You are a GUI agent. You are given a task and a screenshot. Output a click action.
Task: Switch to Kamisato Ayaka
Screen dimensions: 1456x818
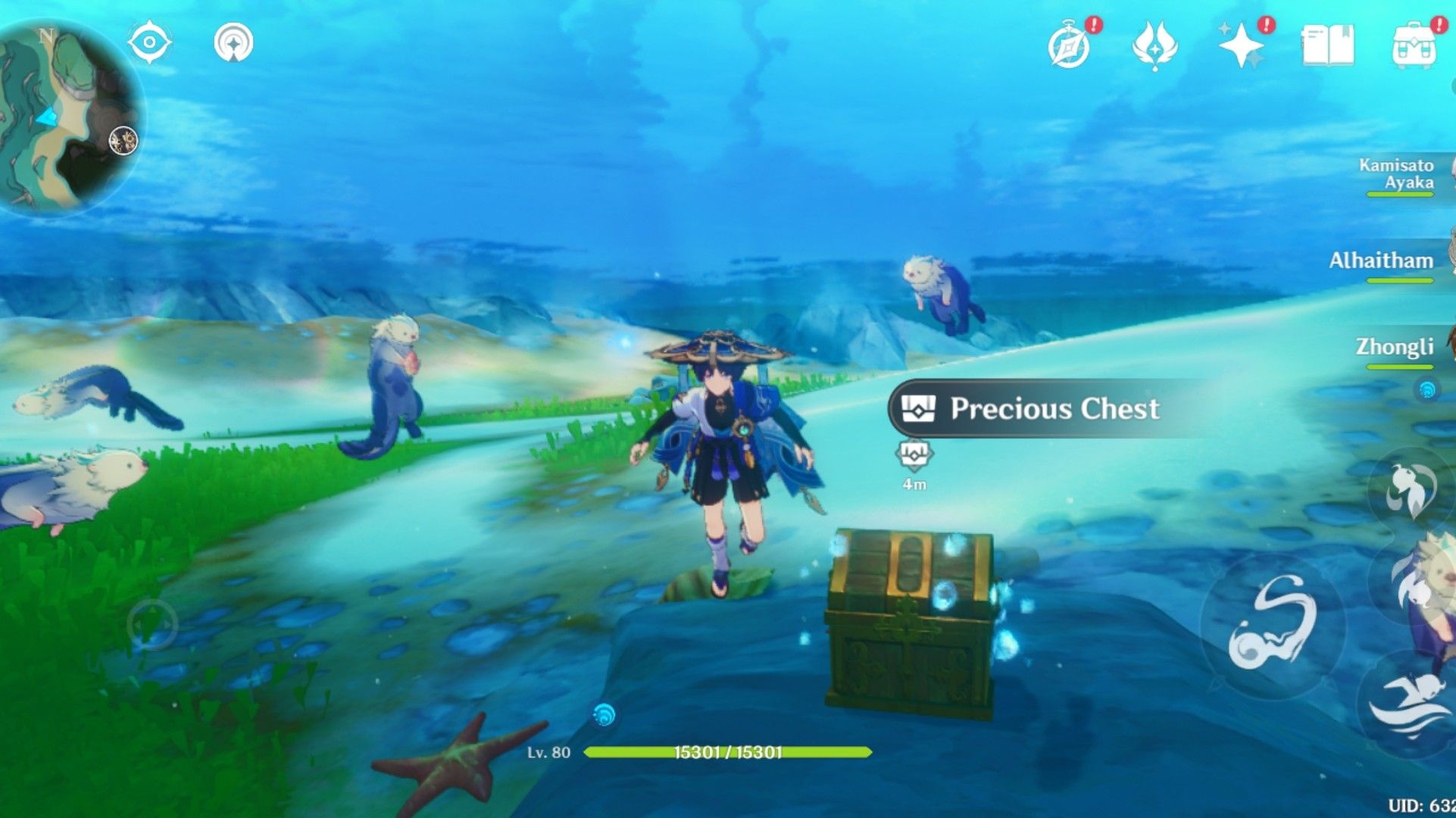[x=1398, y=174]
